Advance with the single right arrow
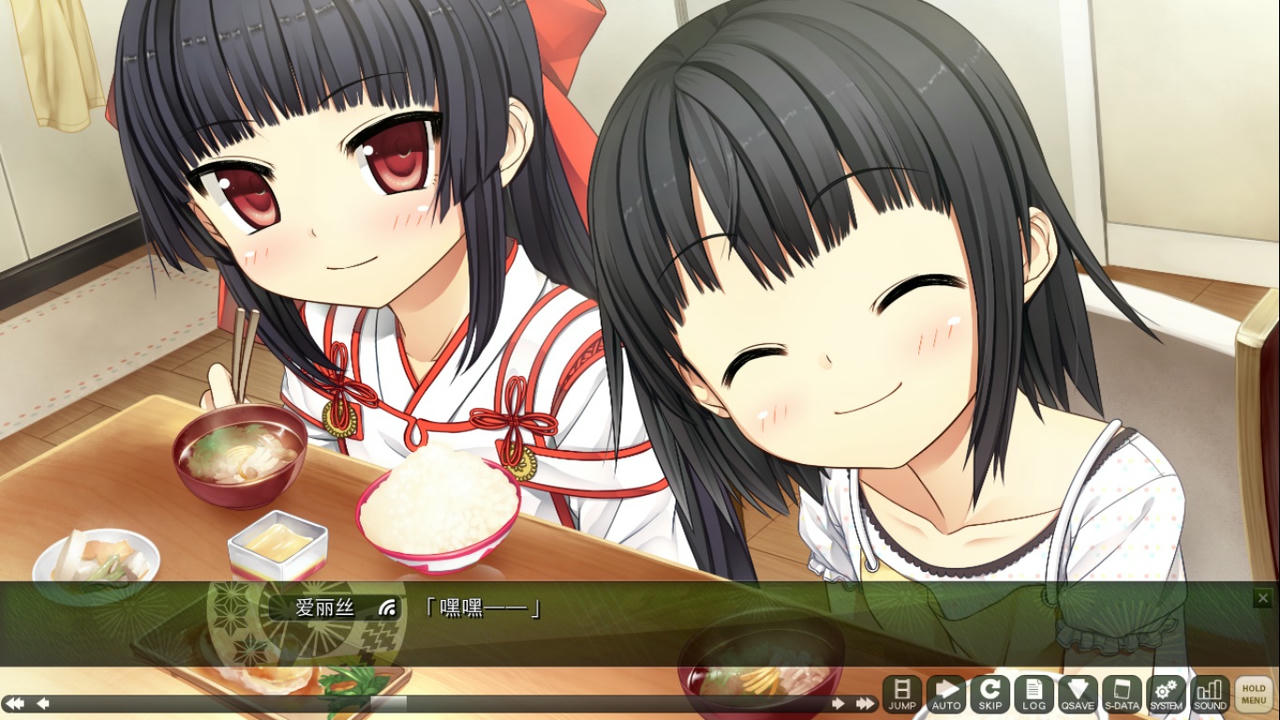 [840, 703]
